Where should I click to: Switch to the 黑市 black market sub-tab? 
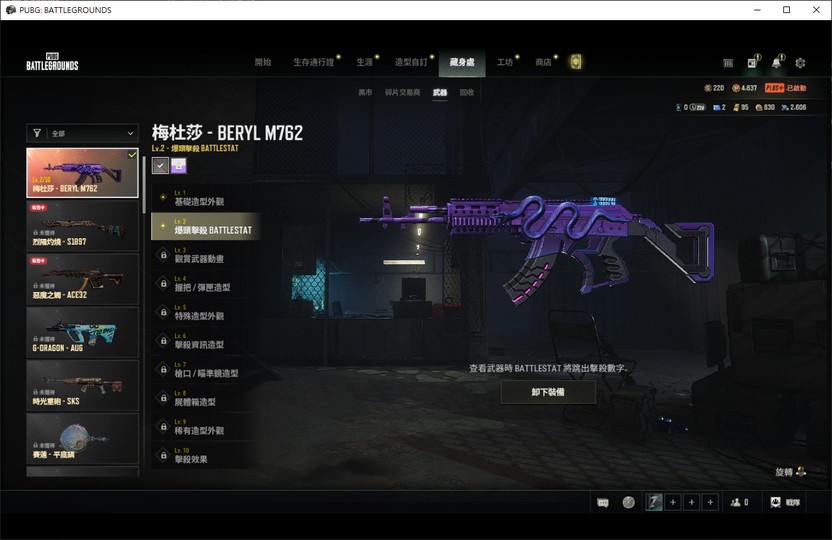(365, 92)
